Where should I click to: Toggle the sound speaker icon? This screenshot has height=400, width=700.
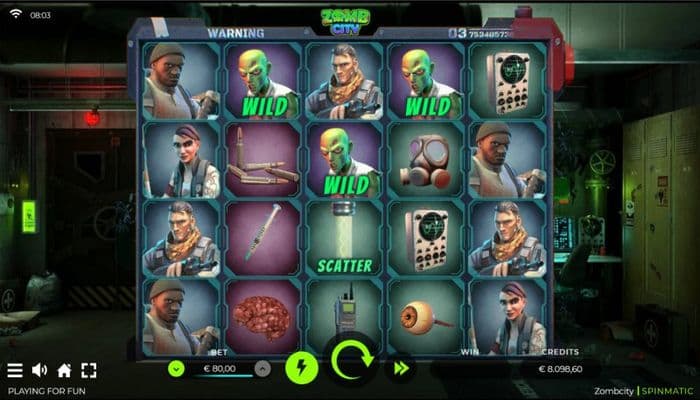click(40, 370)
